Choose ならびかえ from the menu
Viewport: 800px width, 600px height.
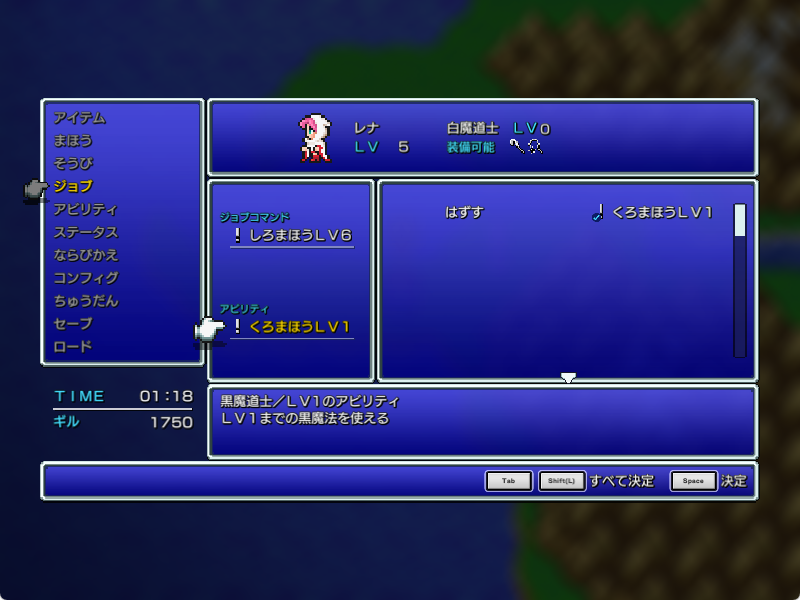(x=85, y=255)
